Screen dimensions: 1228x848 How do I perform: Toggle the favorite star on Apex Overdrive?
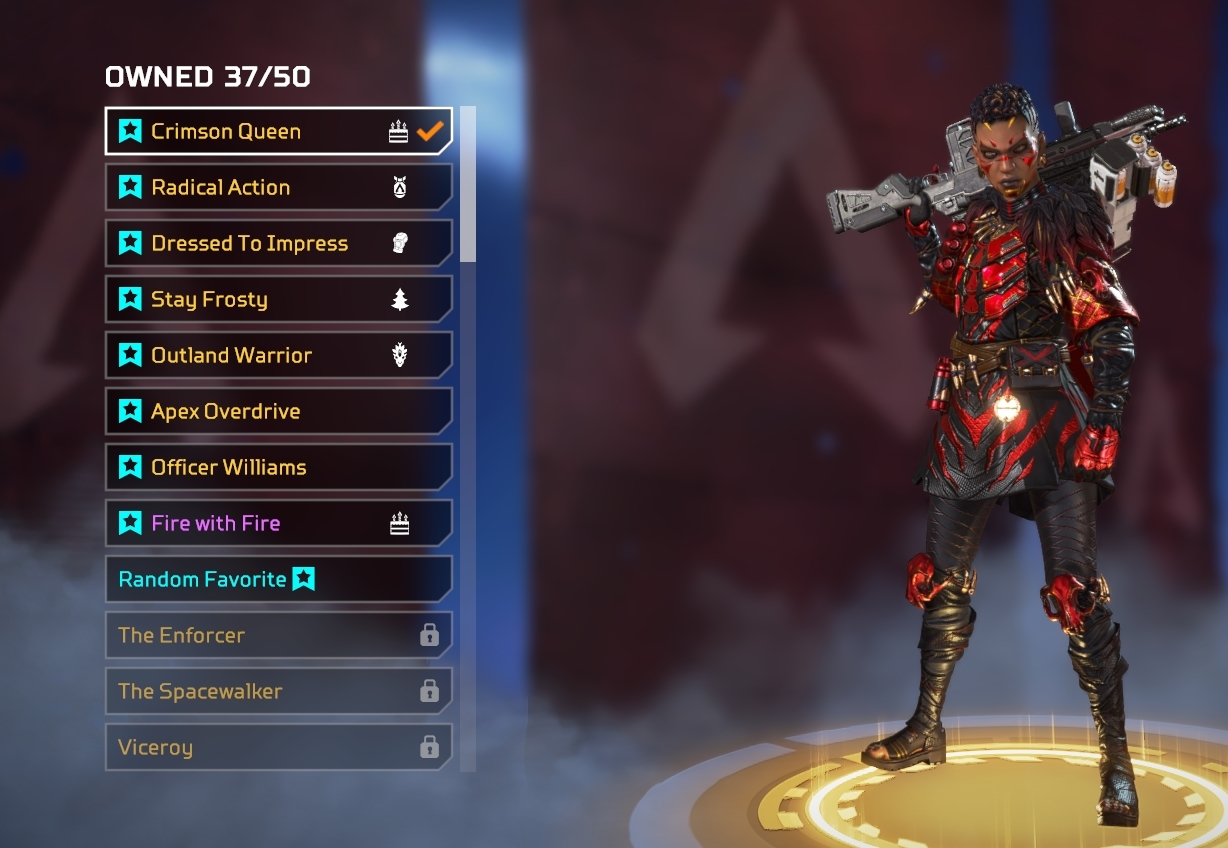130,411
